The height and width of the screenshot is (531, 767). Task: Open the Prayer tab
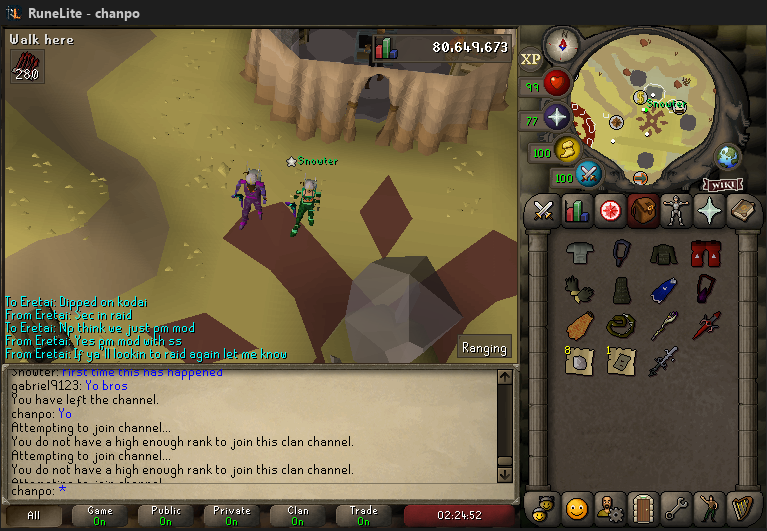(x=711, y=211)
